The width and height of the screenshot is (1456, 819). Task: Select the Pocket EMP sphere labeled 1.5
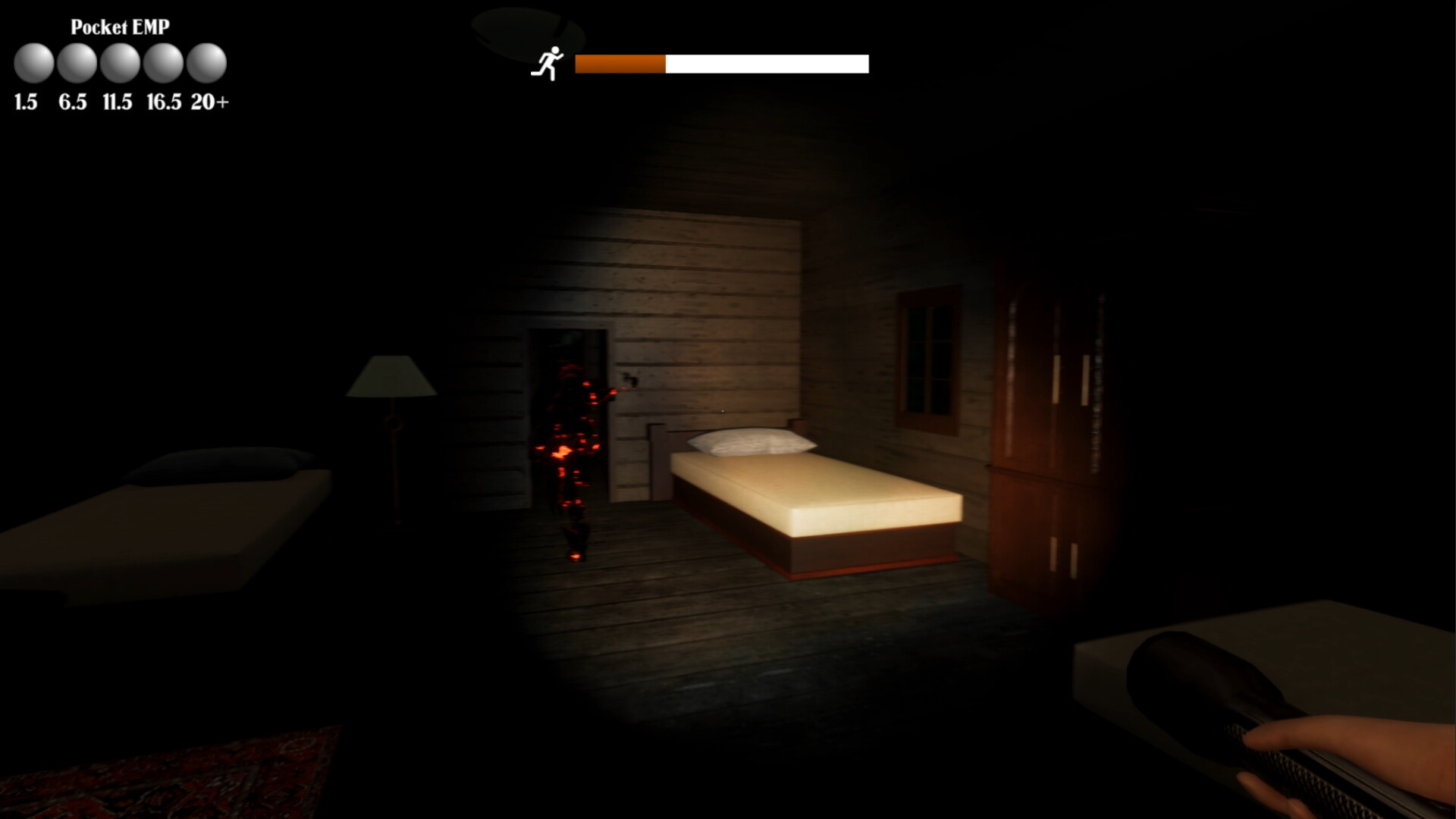(33, 64)
